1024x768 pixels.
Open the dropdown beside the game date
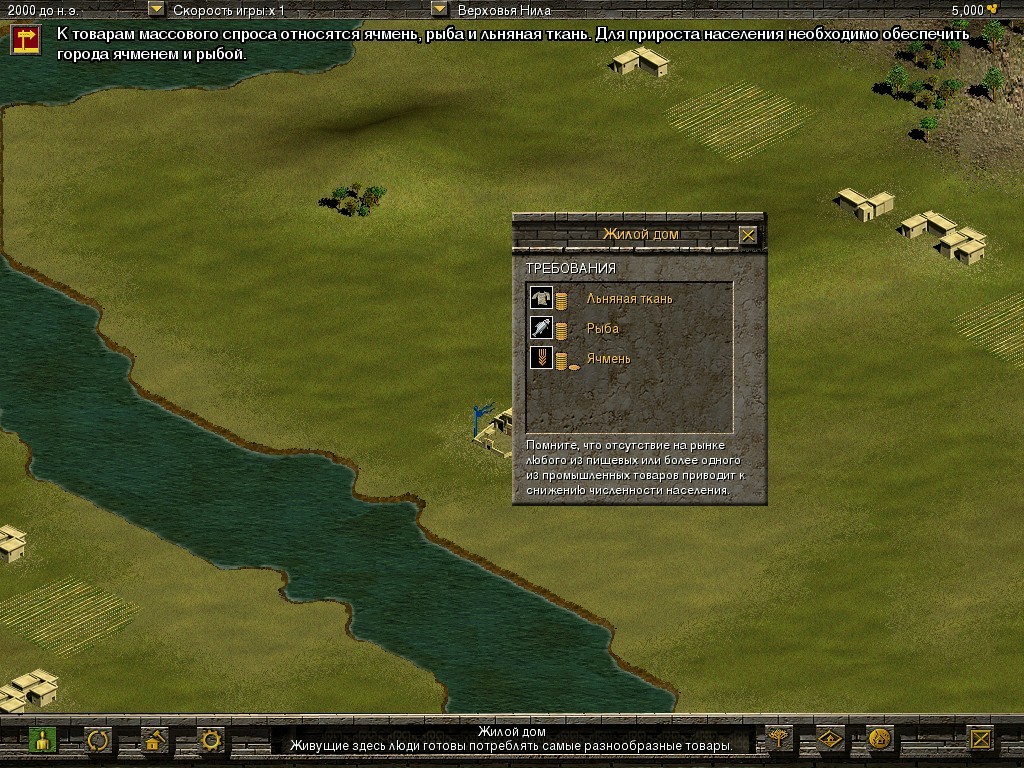pyautogui.click(x=156, y=9)
